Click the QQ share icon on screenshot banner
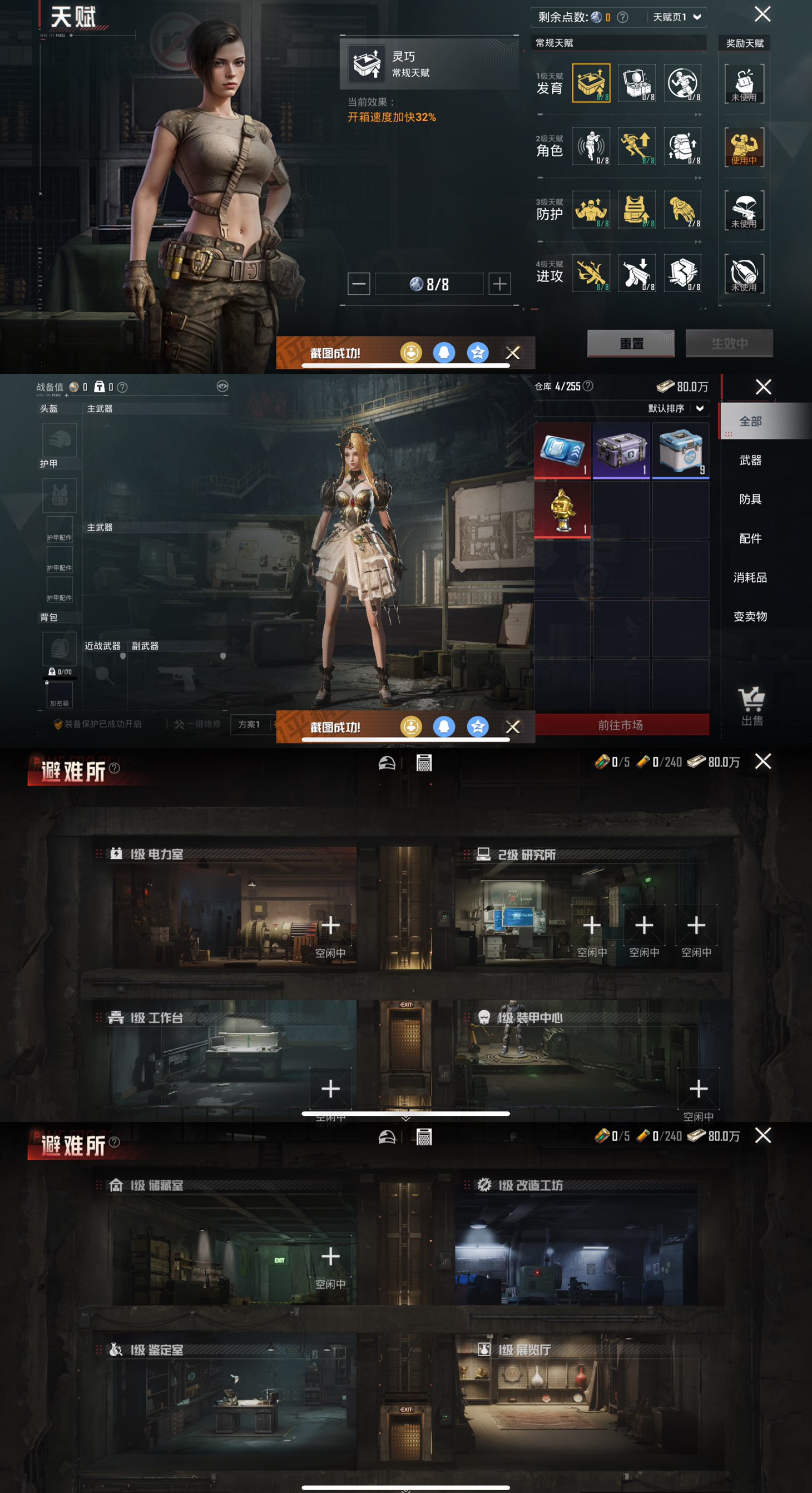The image size is (812, 1493). click(x=444, y=352)
